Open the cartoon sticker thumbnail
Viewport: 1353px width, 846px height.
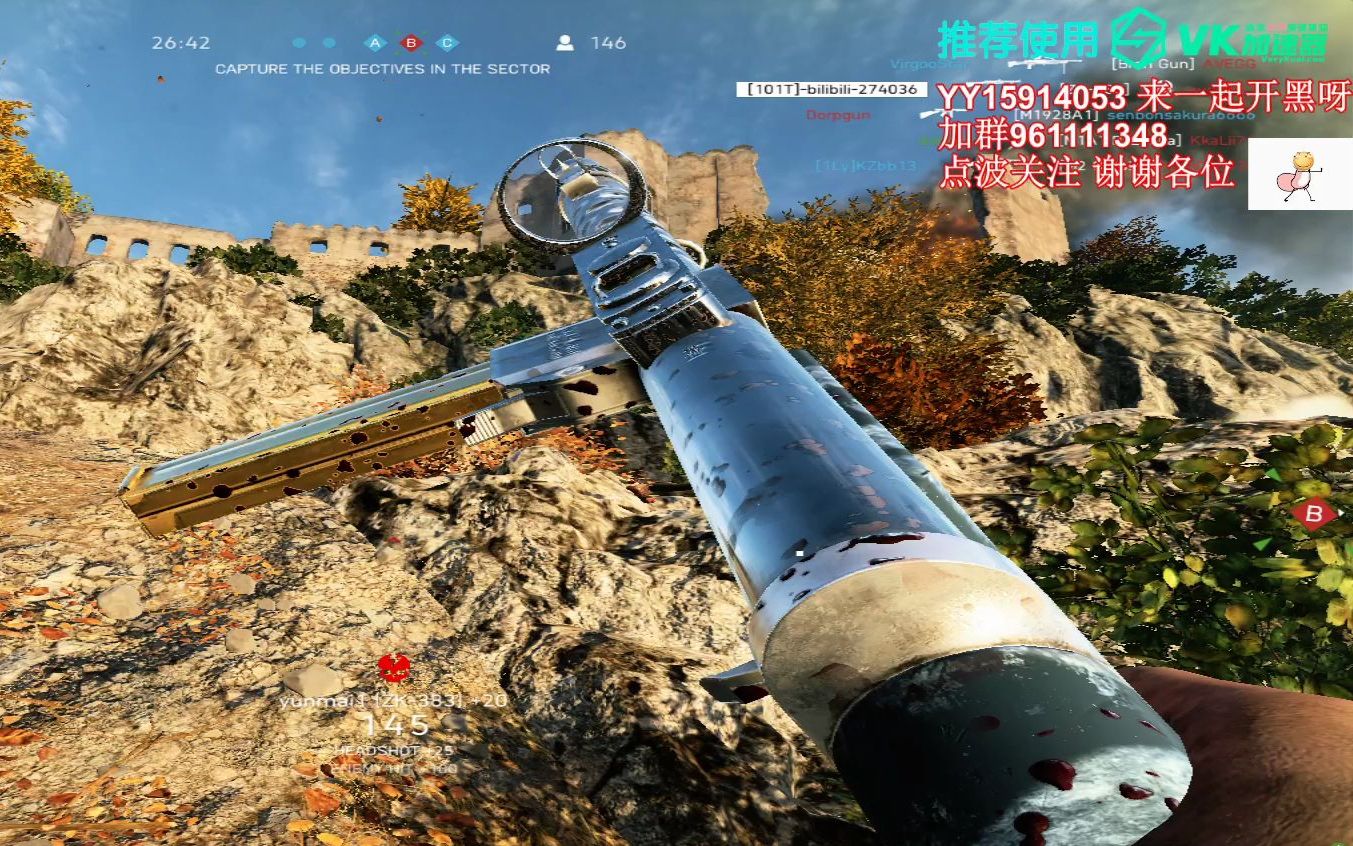[x=1299, y=174]
